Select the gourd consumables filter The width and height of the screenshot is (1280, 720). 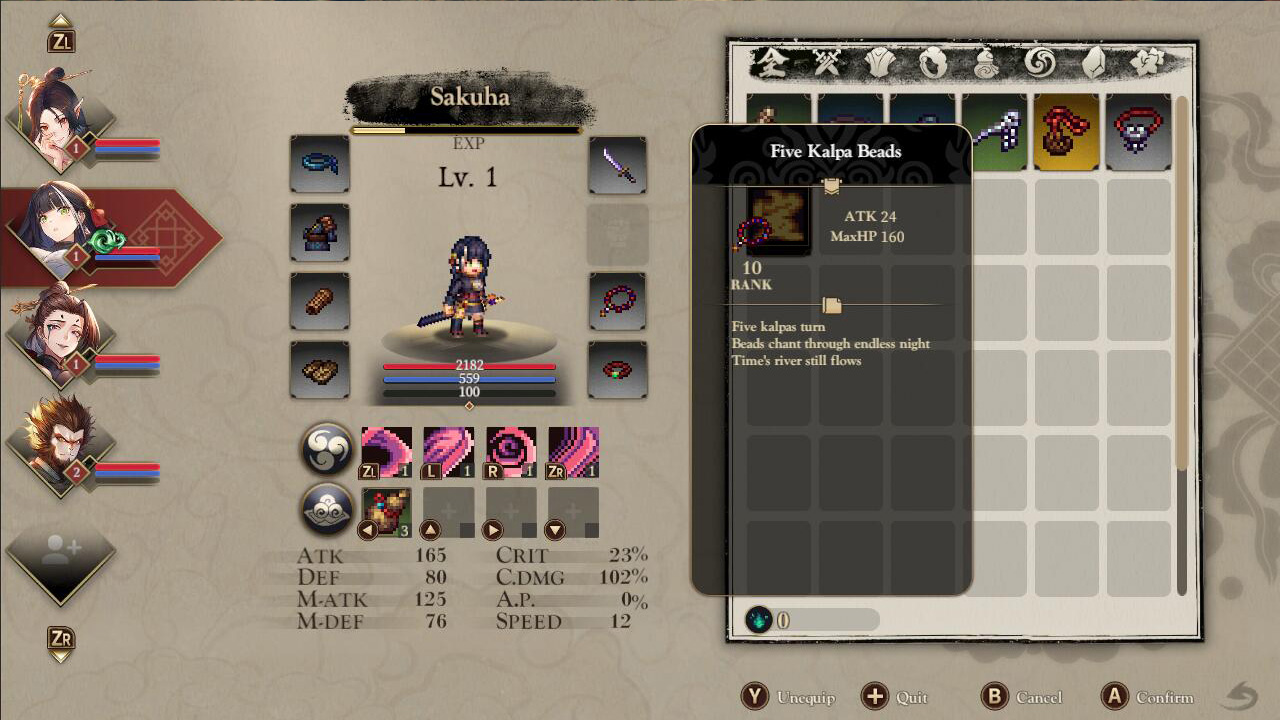coord(985,62)
